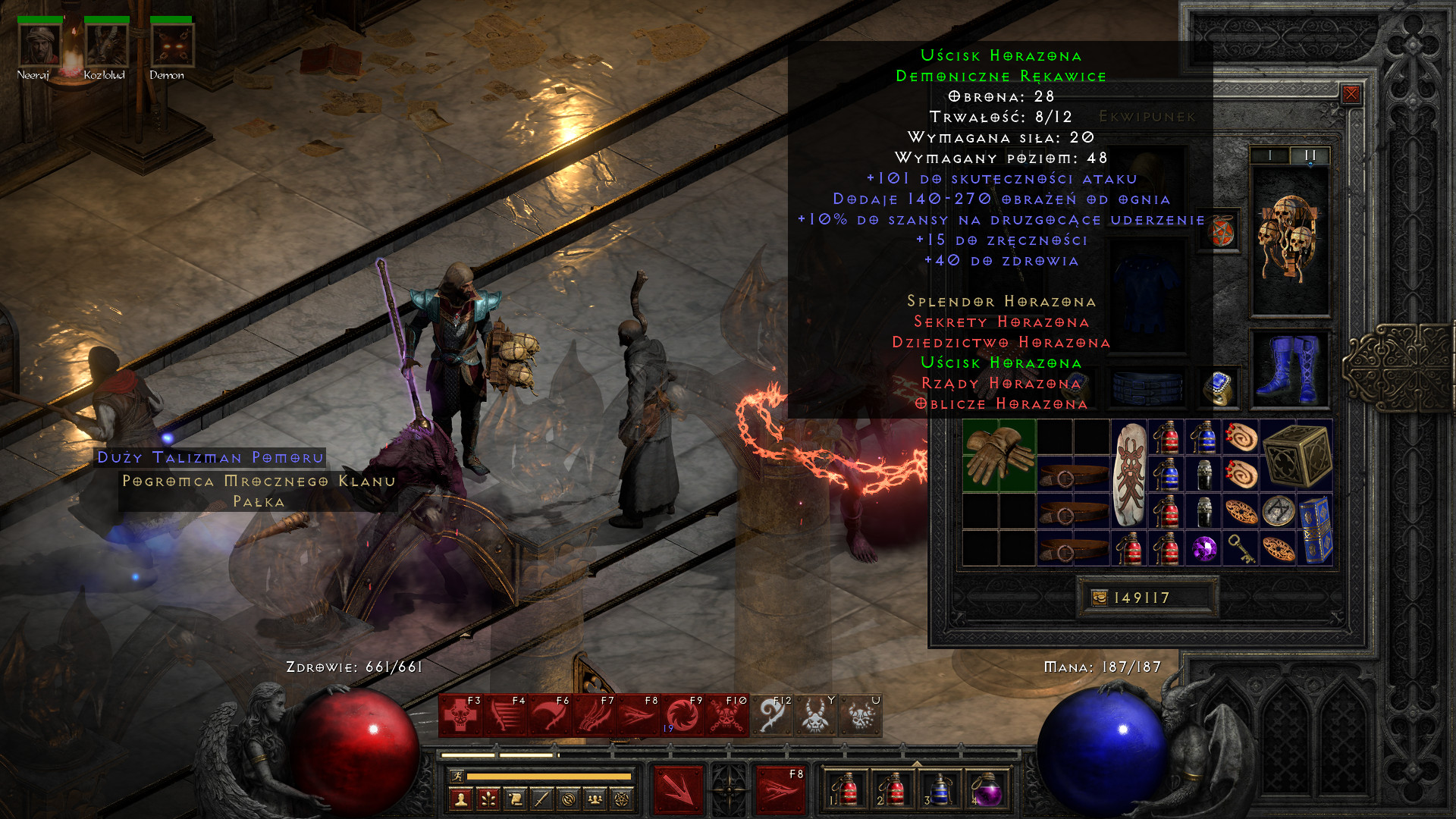Switch to weapon set II tab
This screenshot has height=819, width=1456.
click(x=1310, y=155)
